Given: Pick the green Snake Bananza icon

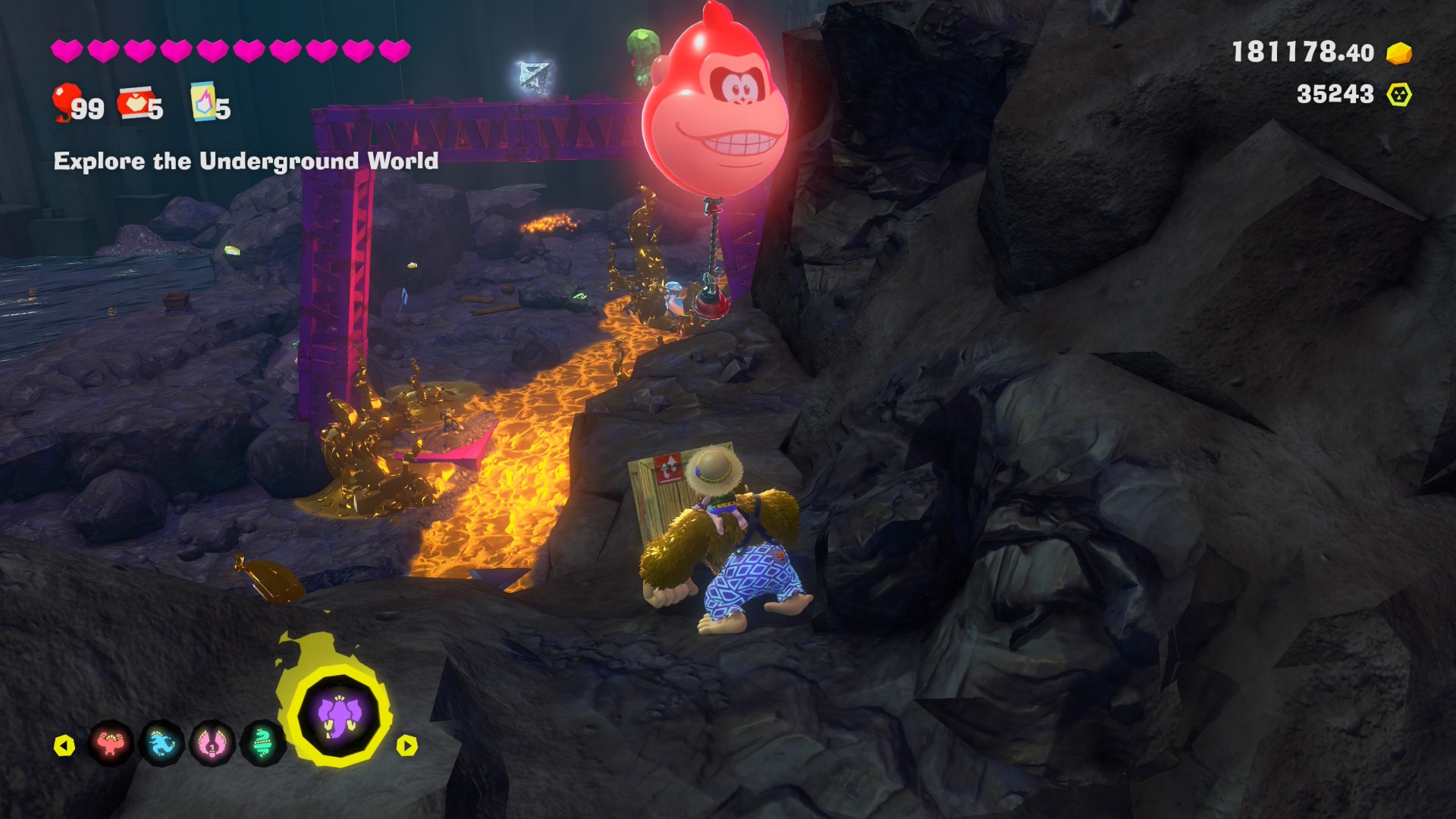Looking at the screenshot, I should pyautogui.click(x=262, y=744).
